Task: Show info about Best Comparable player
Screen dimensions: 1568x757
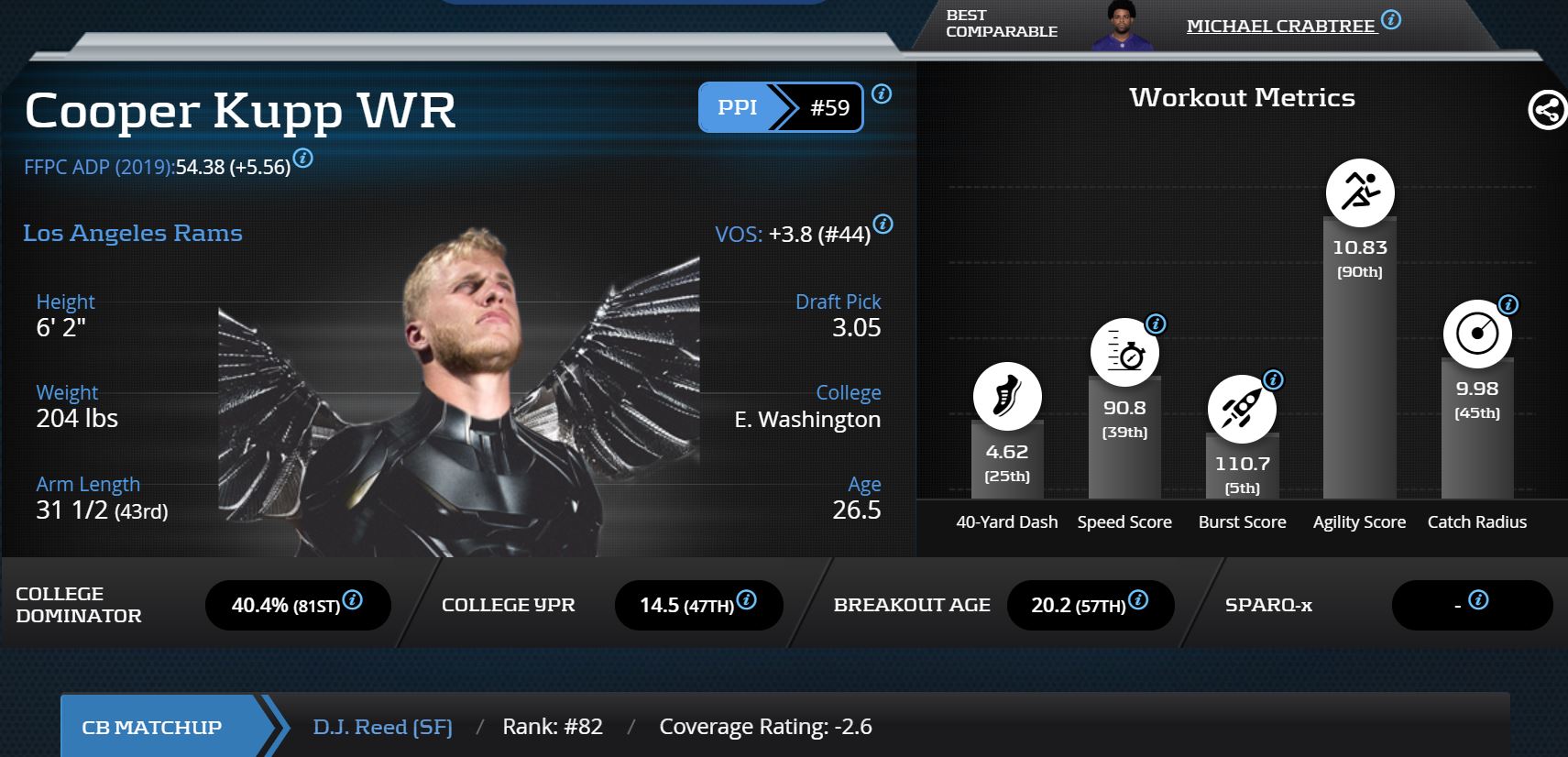Action: point(1391,19)
